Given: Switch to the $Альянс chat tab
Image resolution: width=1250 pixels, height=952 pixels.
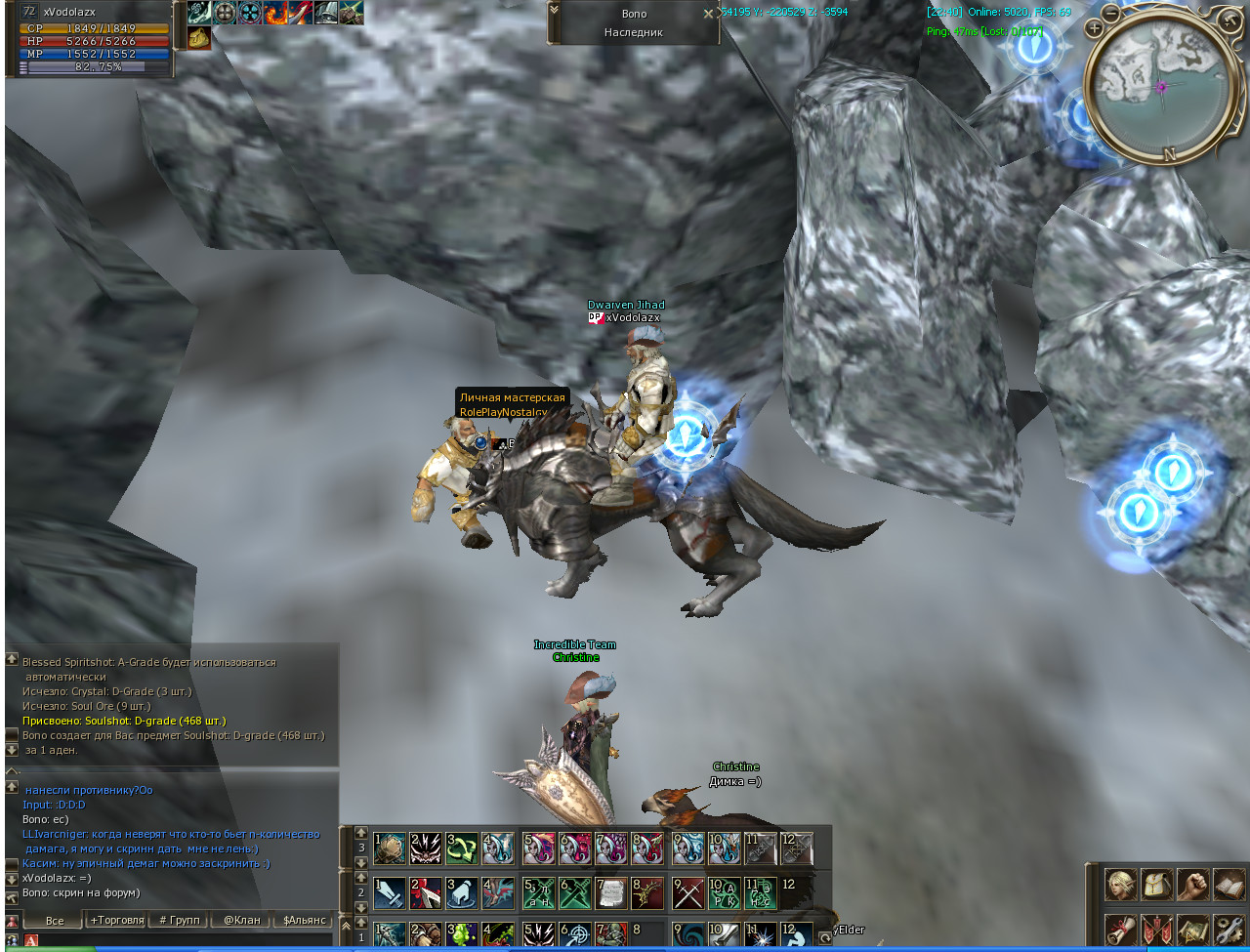Looking at the screenshot, I should pos(302,920).
